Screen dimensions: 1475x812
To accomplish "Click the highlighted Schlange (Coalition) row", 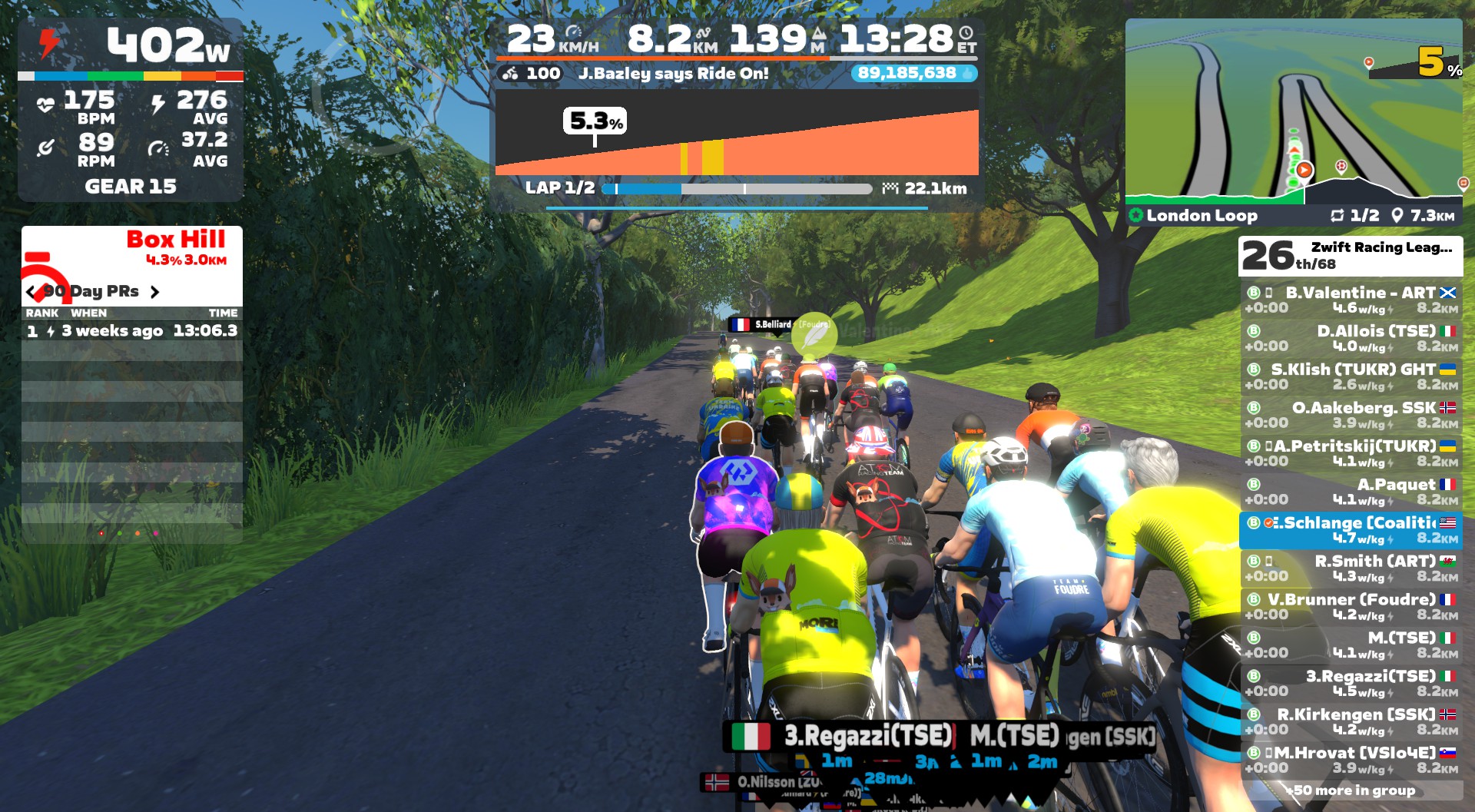I will pos(1351,530).
